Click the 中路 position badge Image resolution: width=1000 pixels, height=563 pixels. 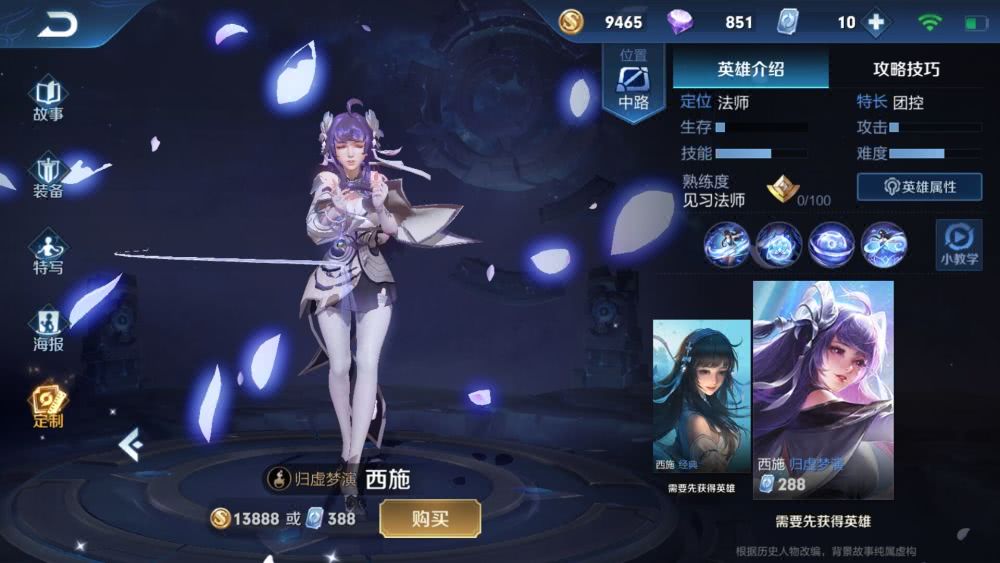633,83
